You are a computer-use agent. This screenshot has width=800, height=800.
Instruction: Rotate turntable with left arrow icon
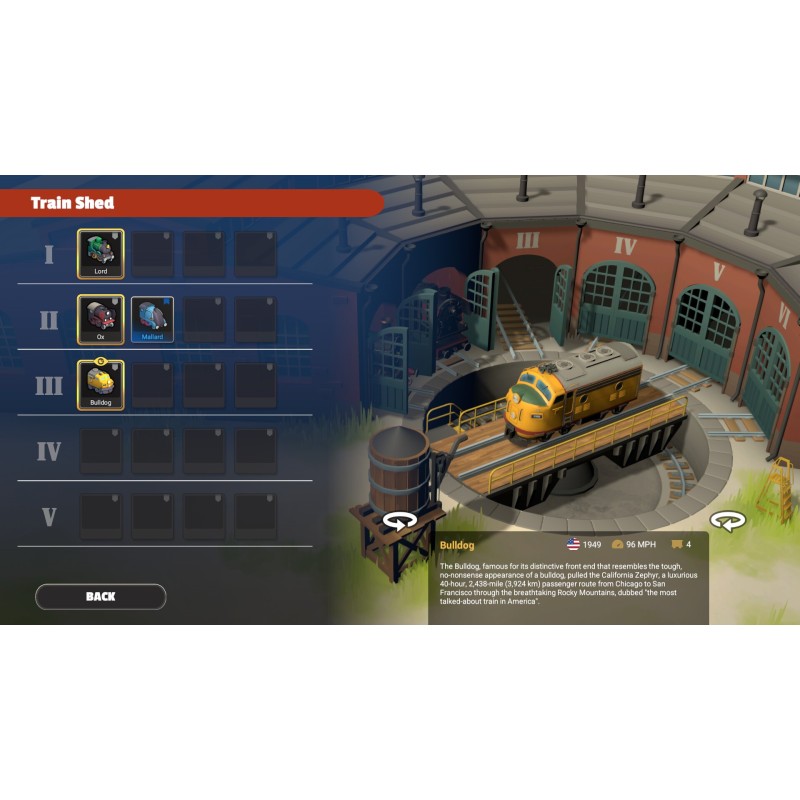pyautogui.click(x=400, y=521)
